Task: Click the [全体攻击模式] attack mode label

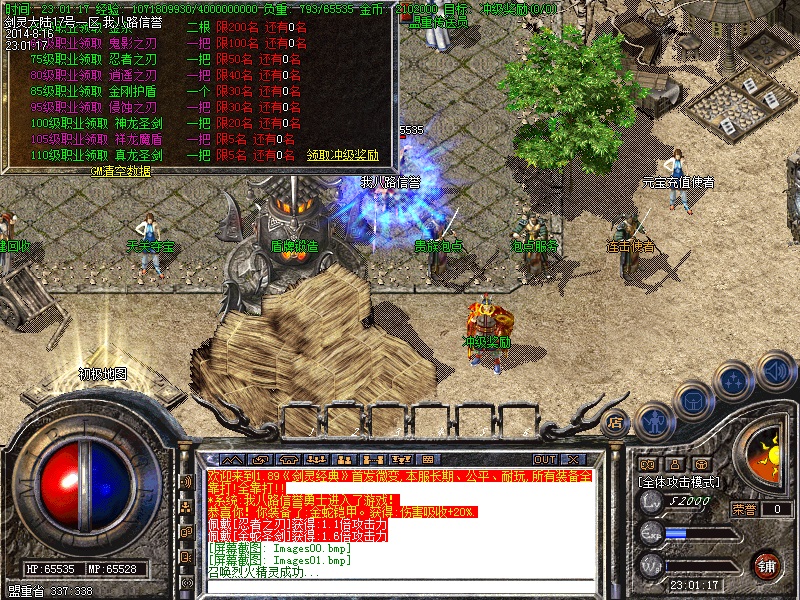Action: coord(682,482)
